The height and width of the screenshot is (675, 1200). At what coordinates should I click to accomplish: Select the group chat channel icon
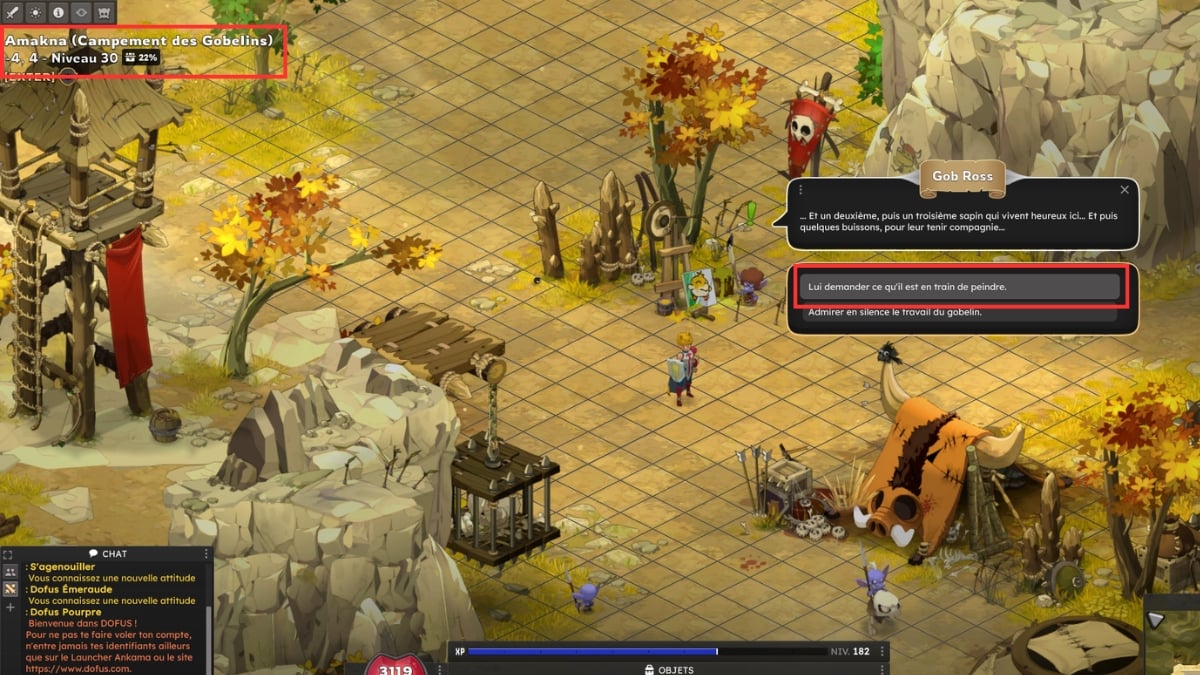pyautogui.click(x=11, y=571)
